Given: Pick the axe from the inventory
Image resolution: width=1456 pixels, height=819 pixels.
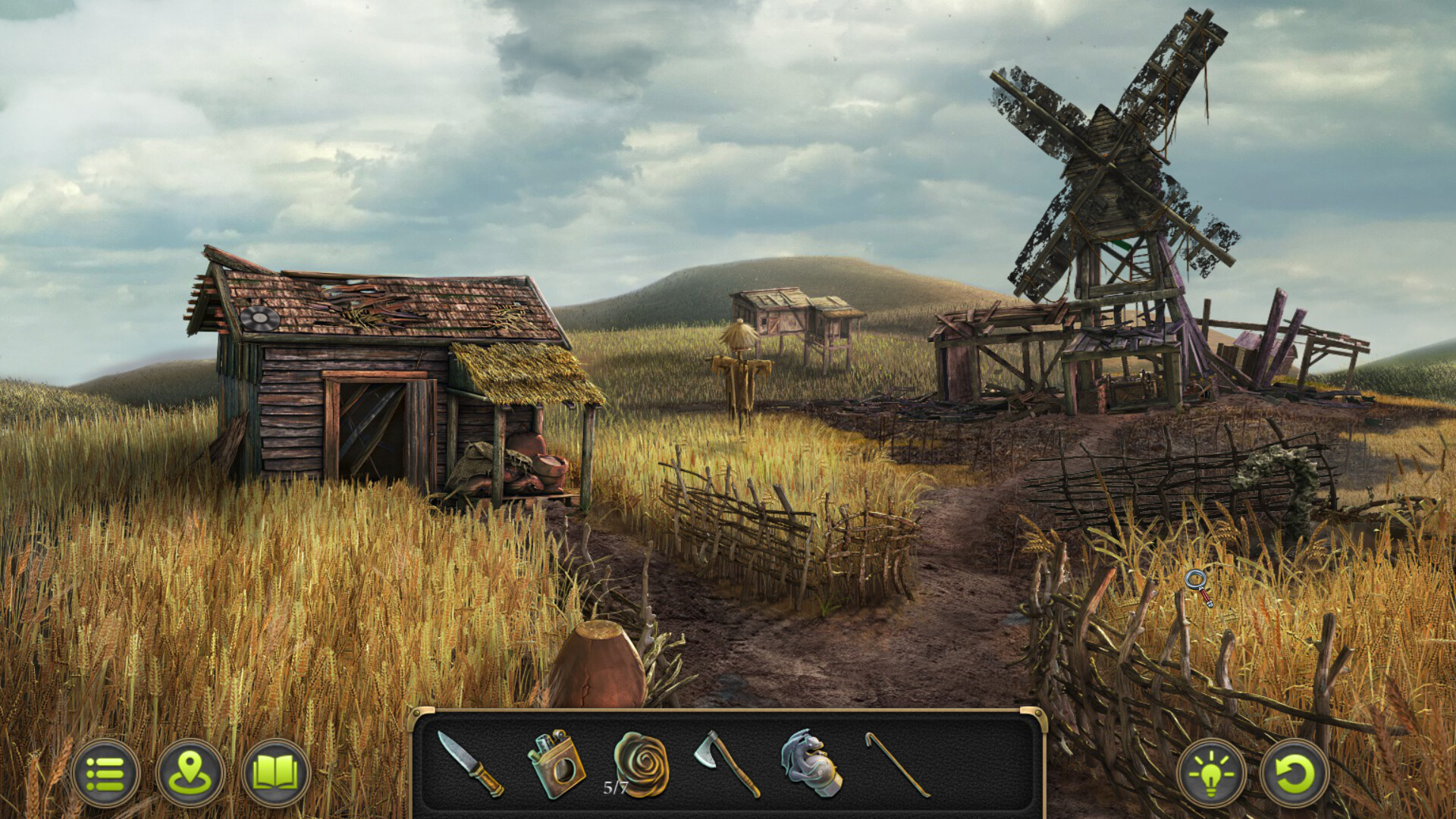Looking at the screenshot, I should (726, 763).
